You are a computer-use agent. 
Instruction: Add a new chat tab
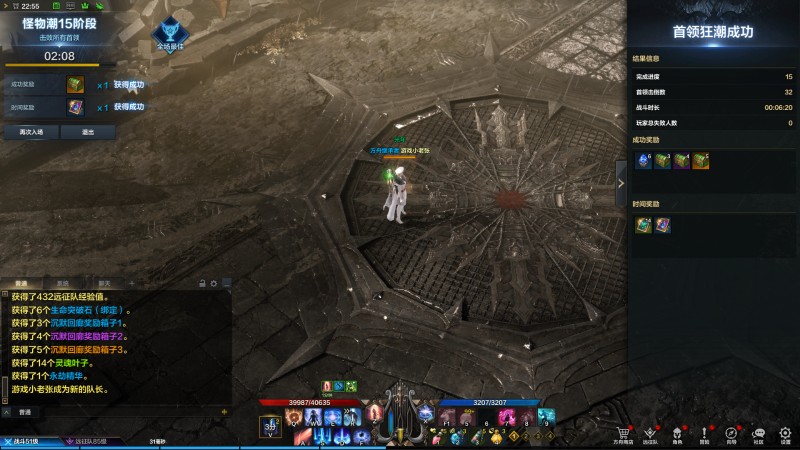131,283
